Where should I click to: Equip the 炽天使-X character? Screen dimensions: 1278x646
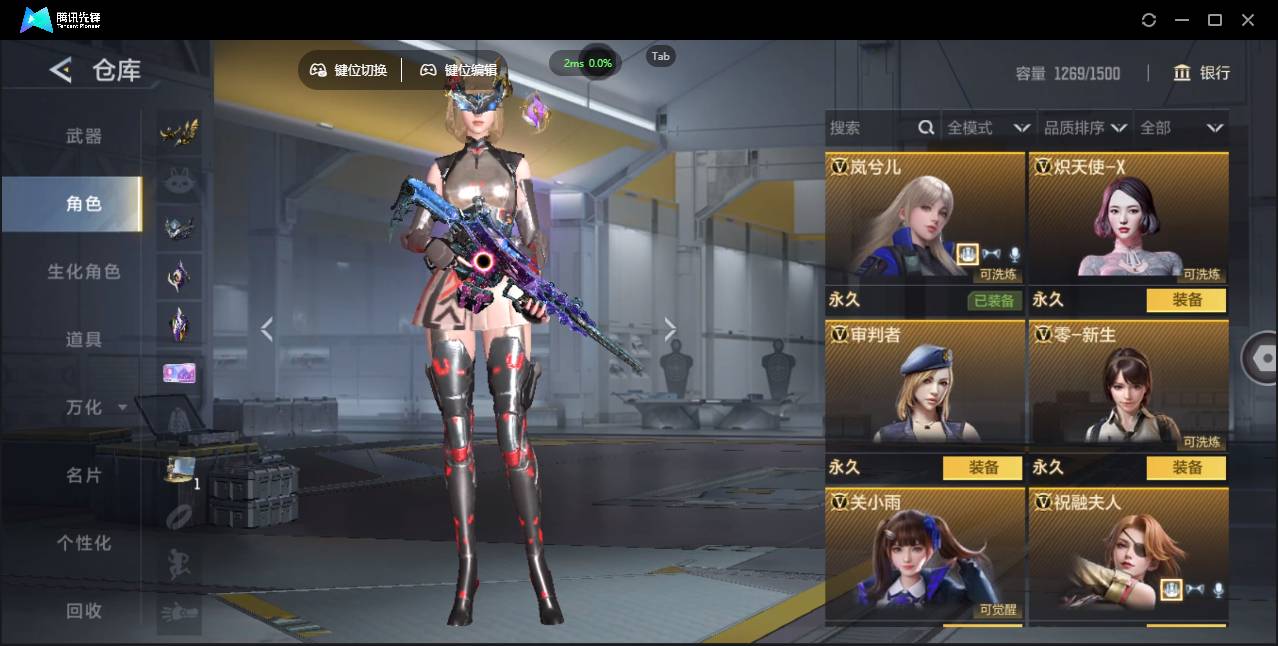coord(1186,300)
